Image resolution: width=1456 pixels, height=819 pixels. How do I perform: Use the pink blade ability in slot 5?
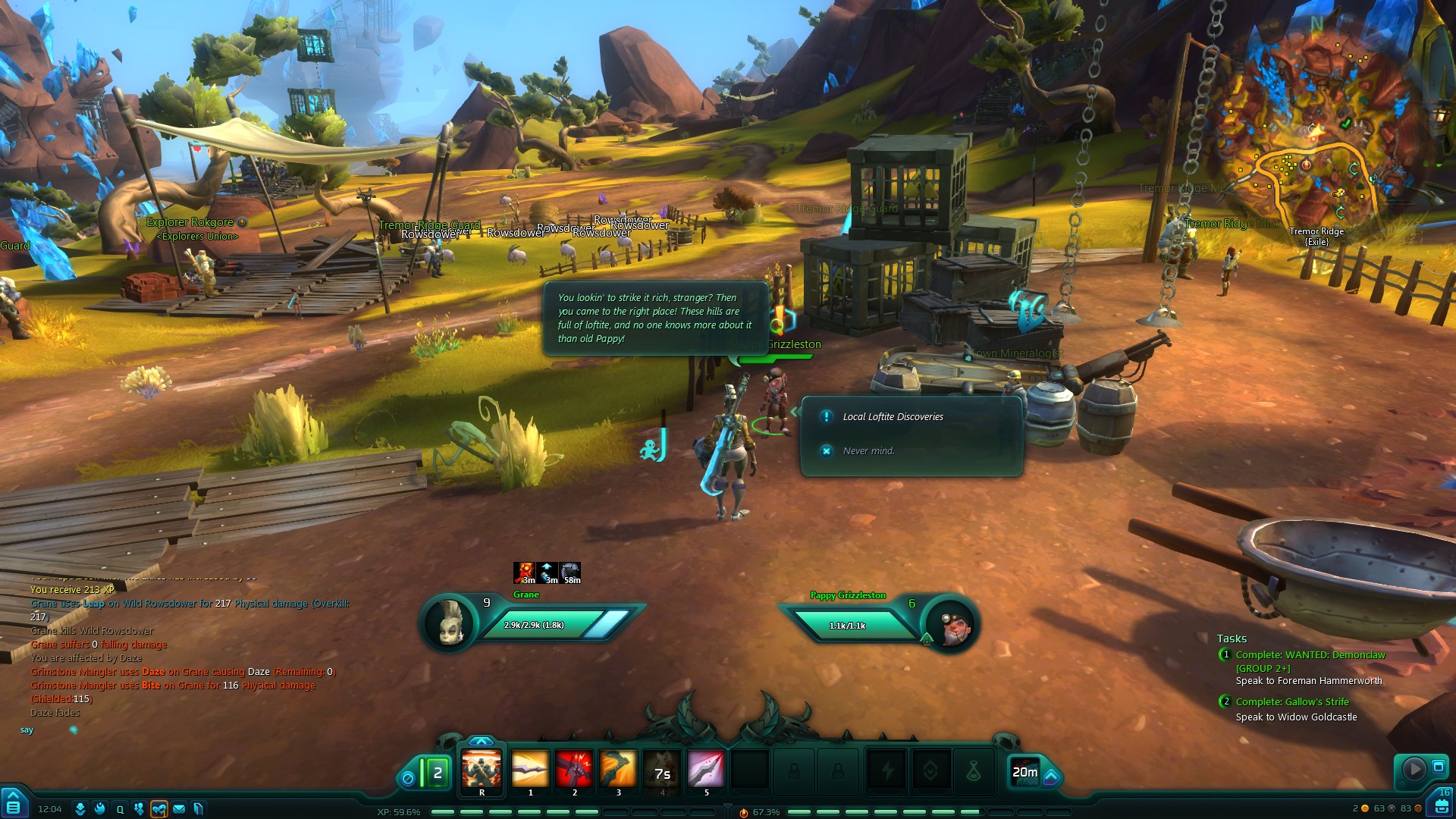tap(706, 769)
